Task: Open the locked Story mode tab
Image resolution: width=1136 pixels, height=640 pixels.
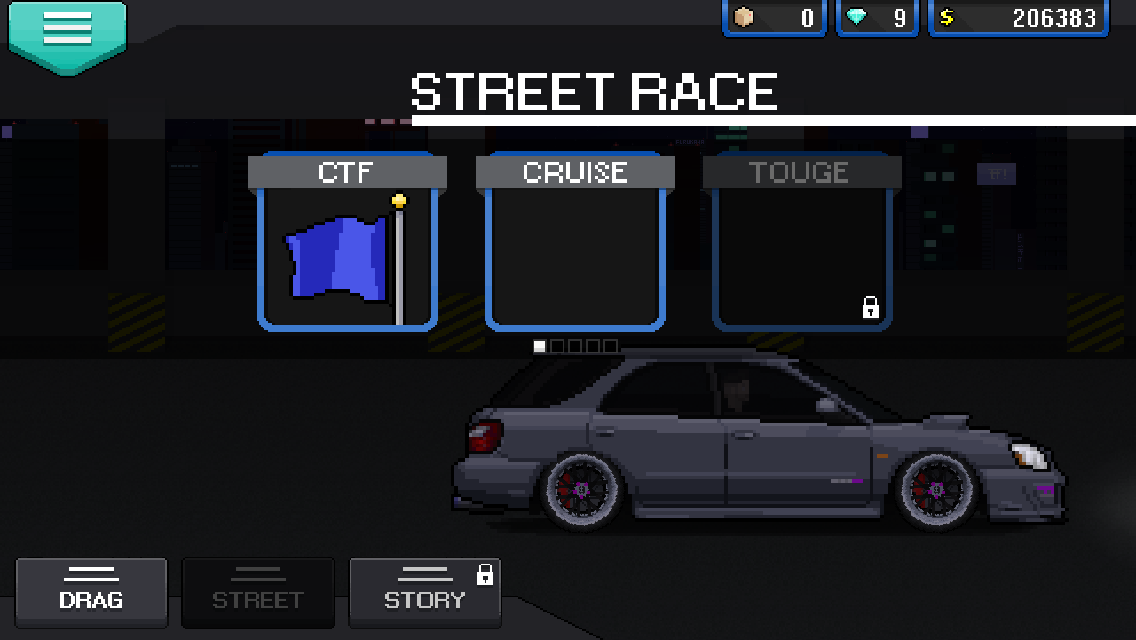Action: pyautogui.click(x=425, y=592)
